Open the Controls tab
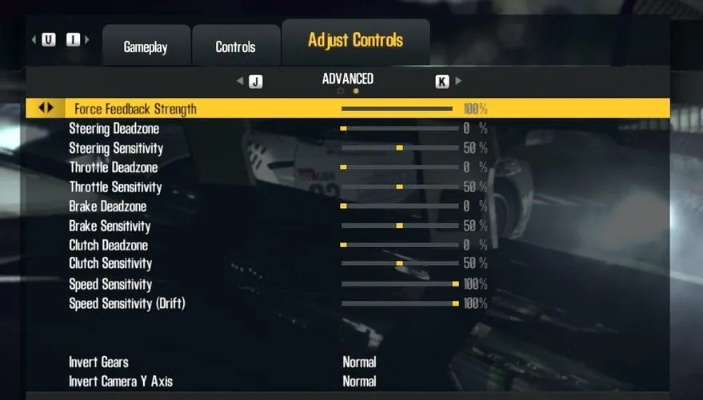 235,47
